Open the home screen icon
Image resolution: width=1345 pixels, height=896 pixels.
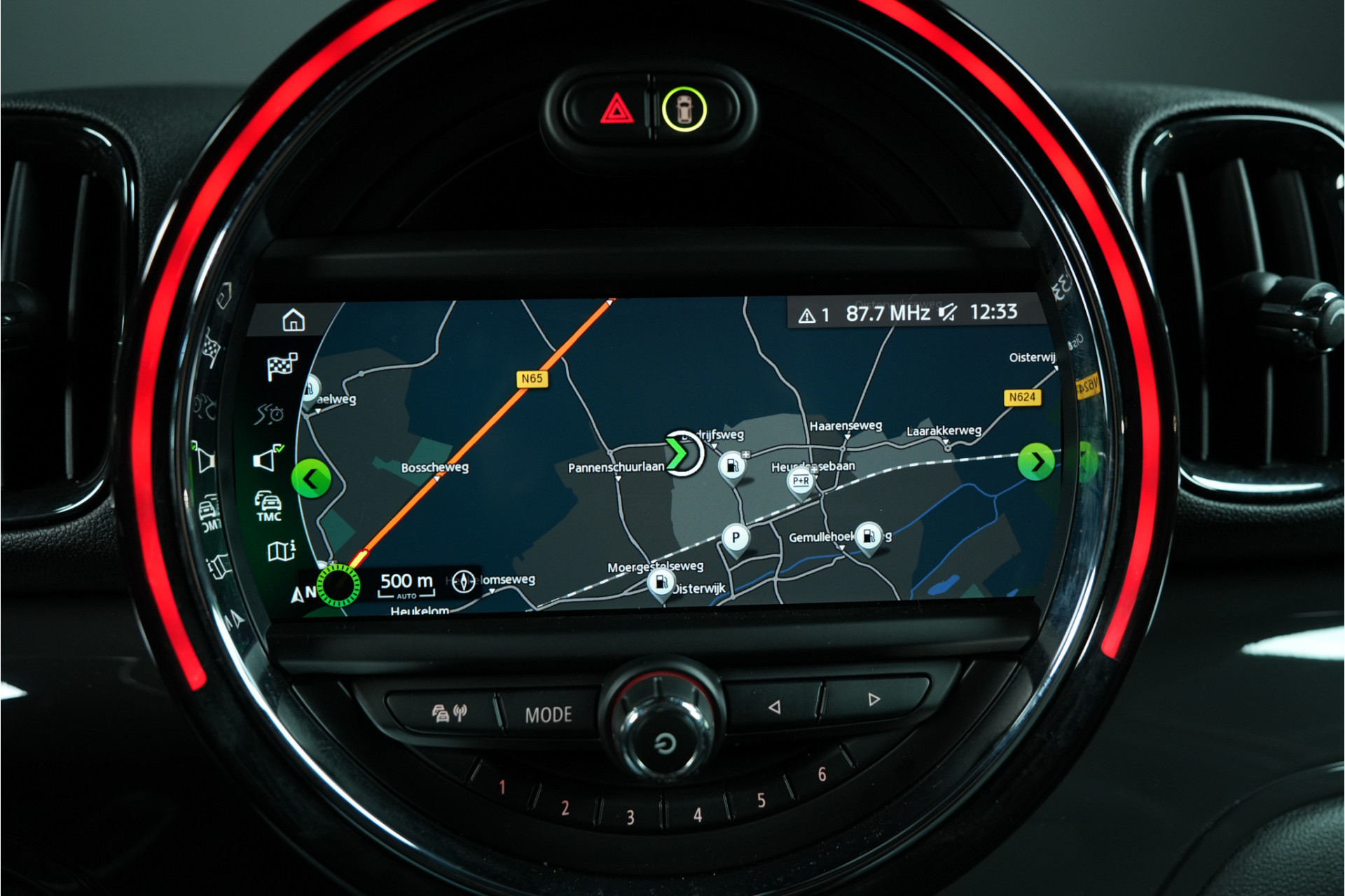(x=294, y=320)
